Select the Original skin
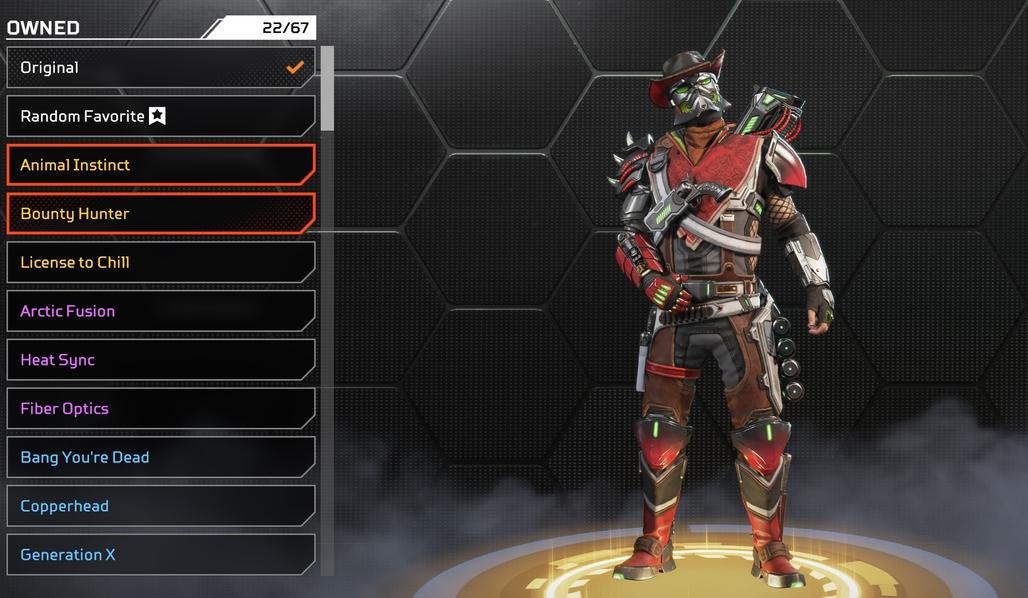This screenshot has width=1028, height=598. tap(160, 68)
